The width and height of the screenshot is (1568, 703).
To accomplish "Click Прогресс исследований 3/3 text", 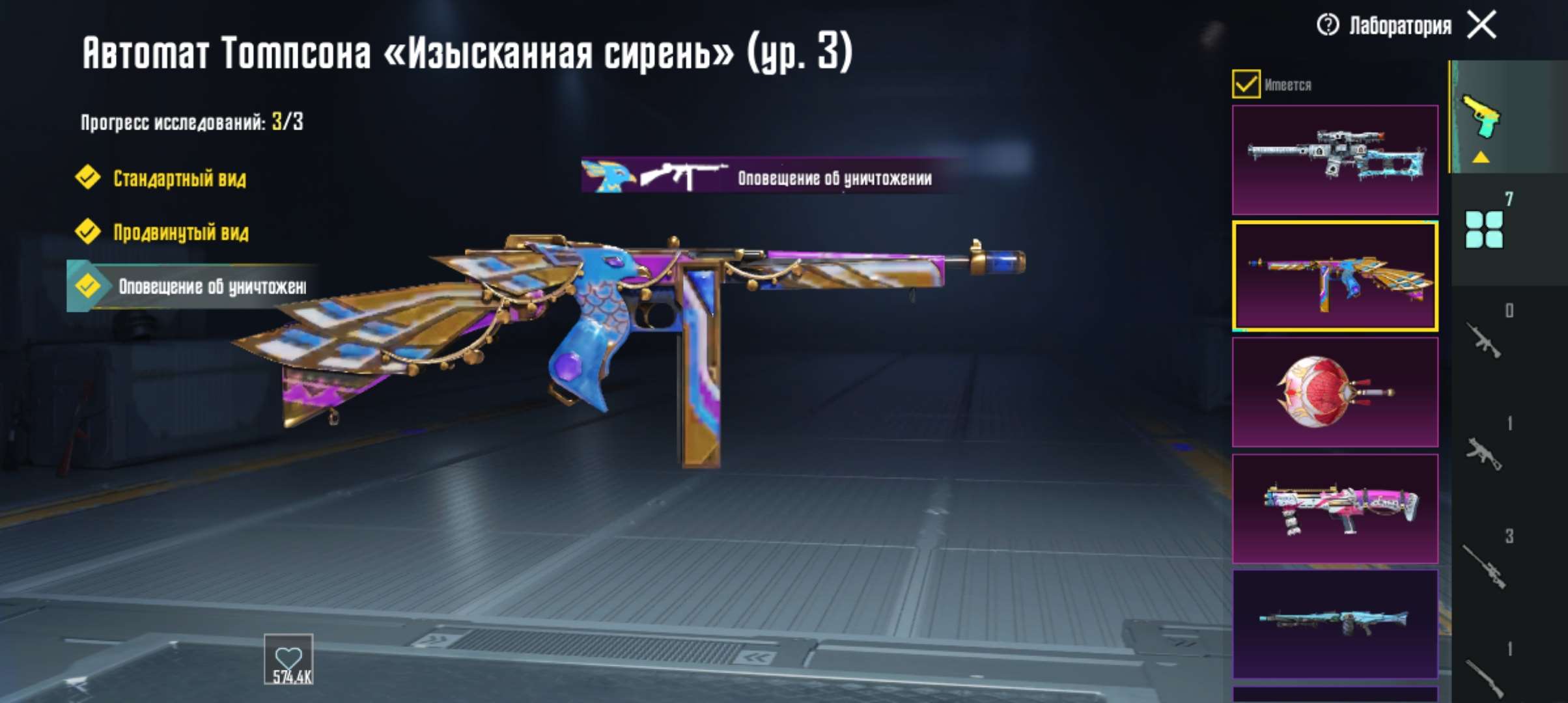I will tap(191, 122).
